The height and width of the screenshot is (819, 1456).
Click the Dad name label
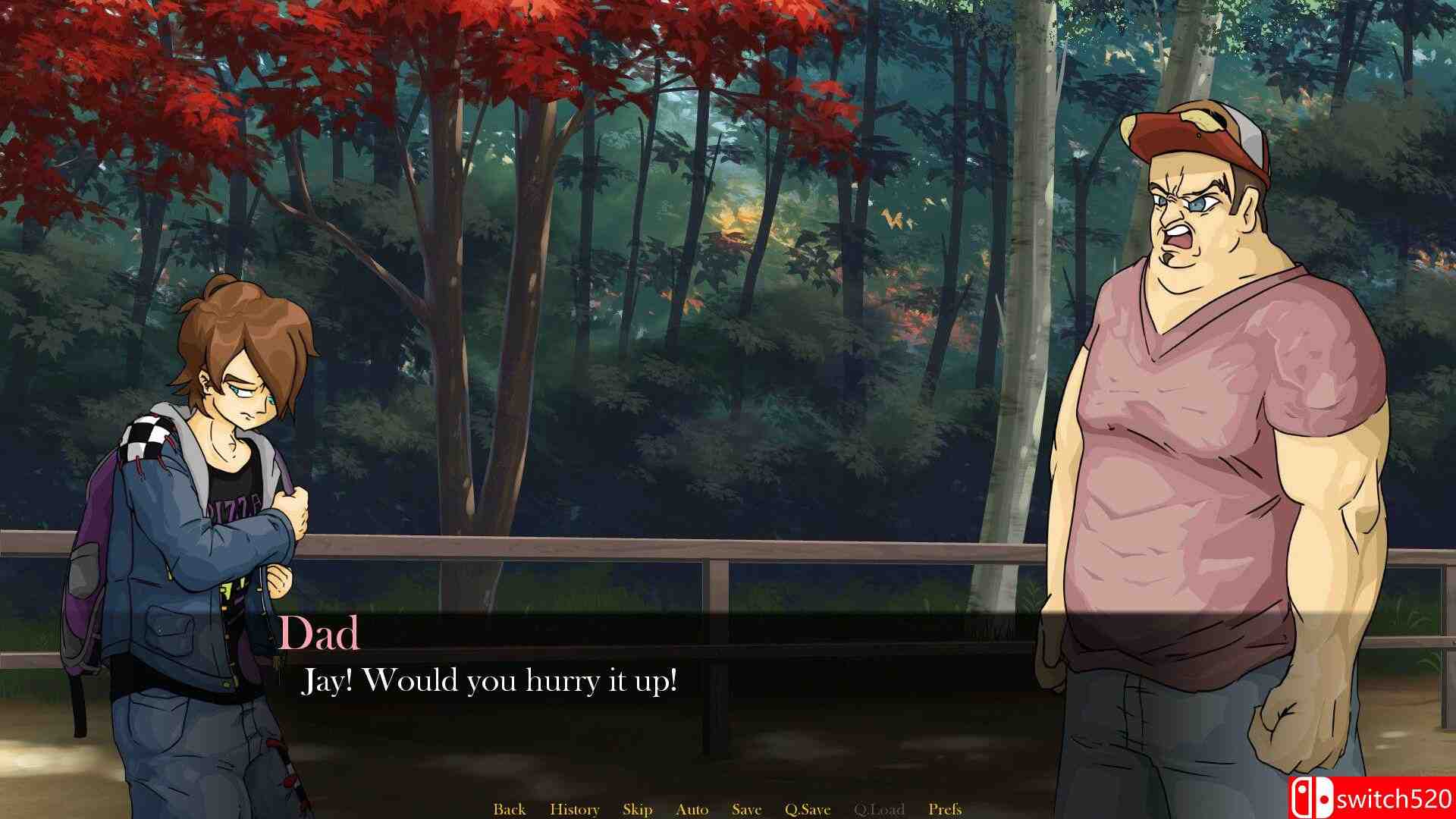[322, 637]
